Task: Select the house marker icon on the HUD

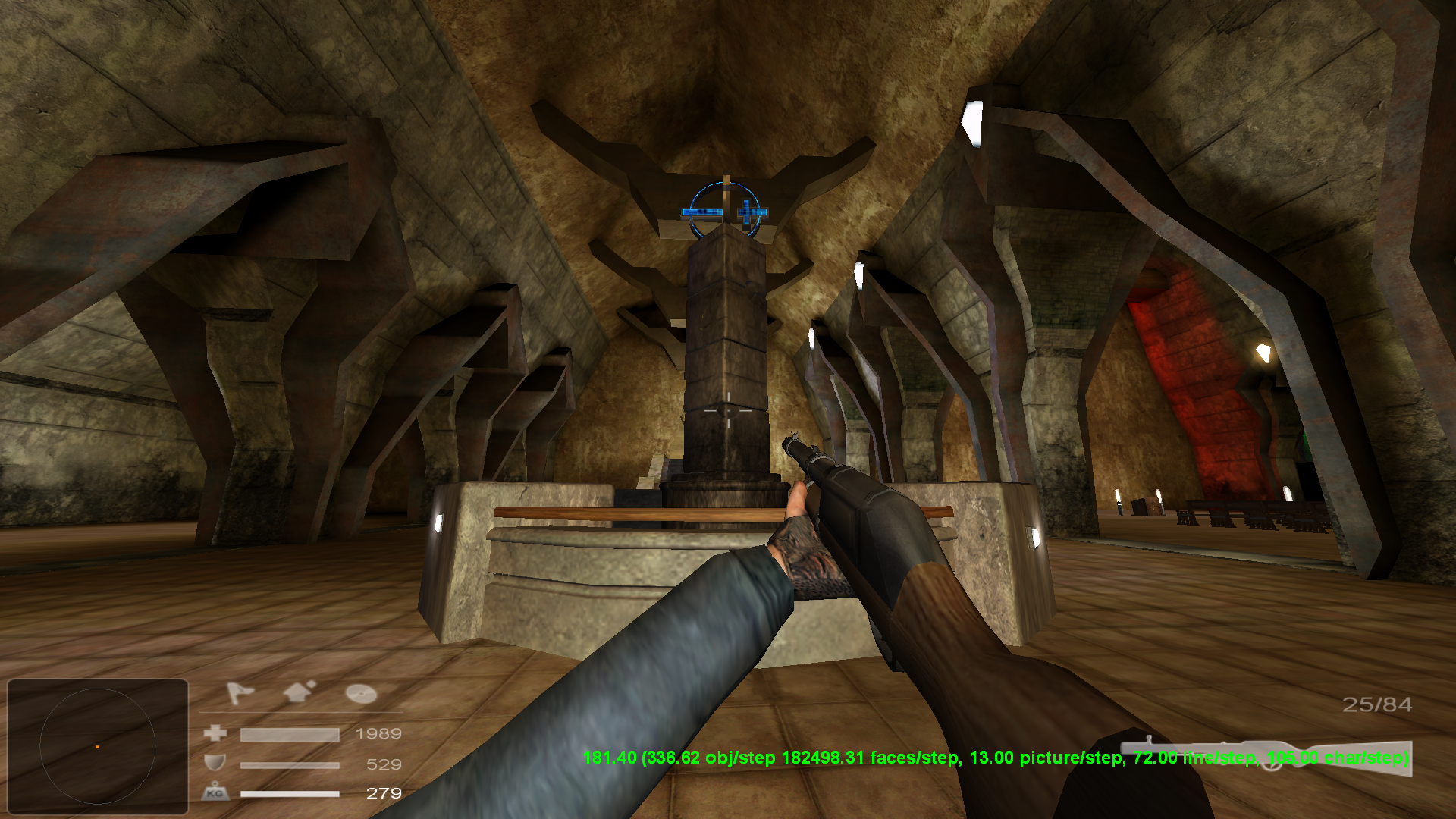Action: (297, 692)
